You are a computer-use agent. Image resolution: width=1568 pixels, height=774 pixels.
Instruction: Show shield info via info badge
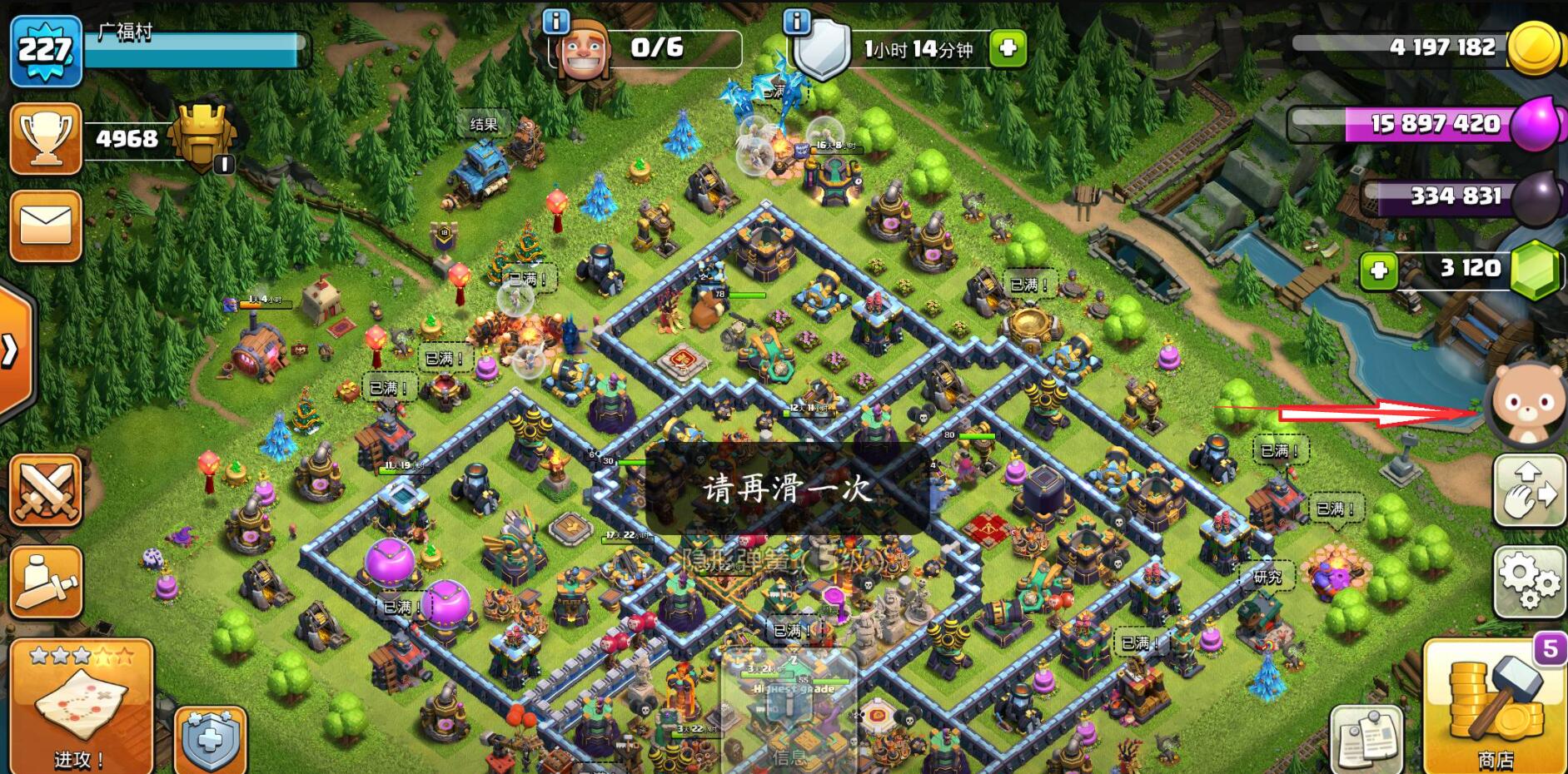point(797,22)
